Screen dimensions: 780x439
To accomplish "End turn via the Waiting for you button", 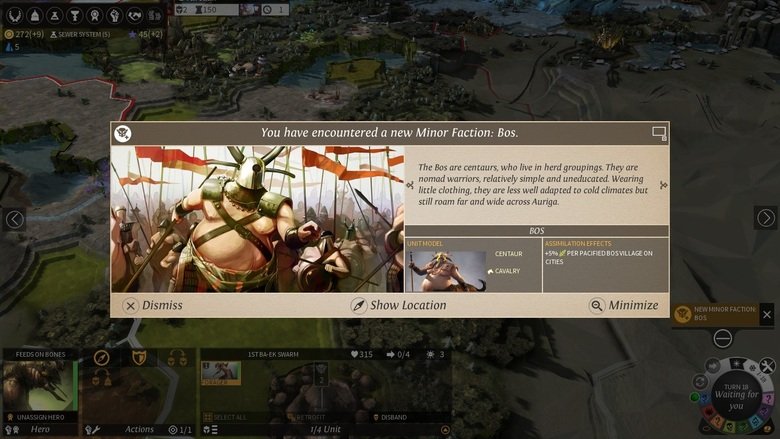I will 735,400.
